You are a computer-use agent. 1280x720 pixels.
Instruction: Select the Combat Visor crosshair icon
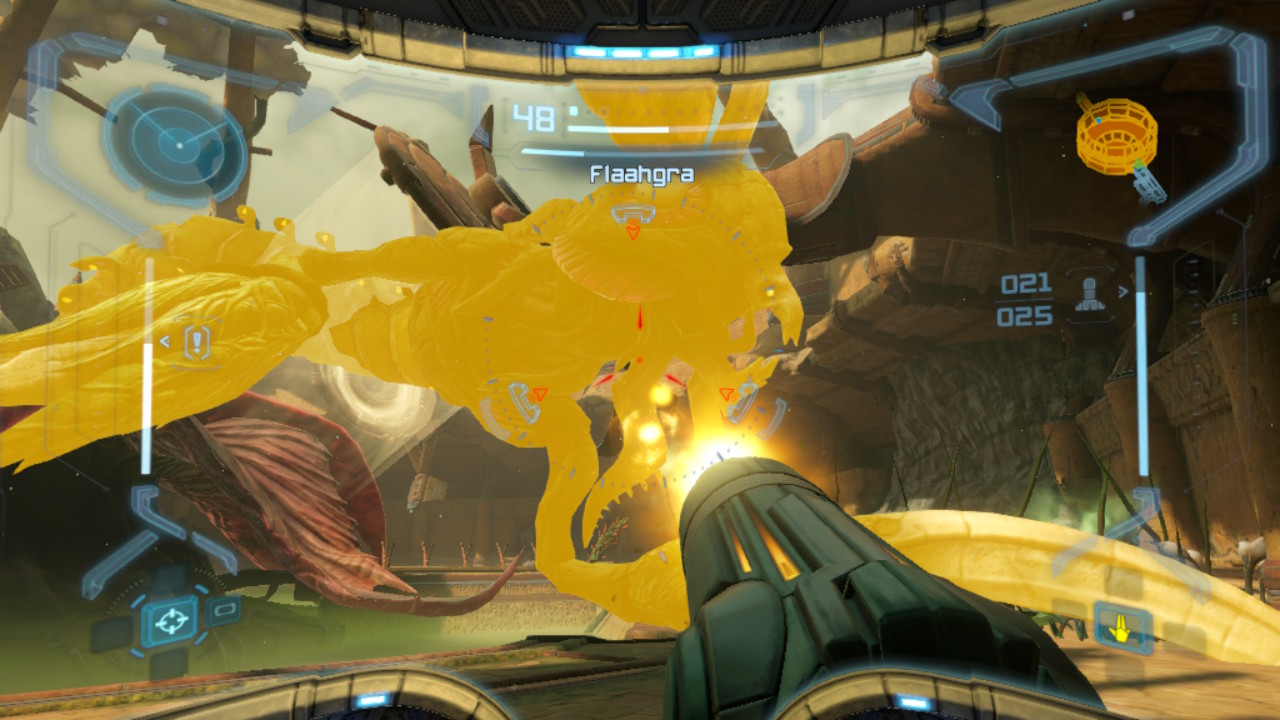169,622
